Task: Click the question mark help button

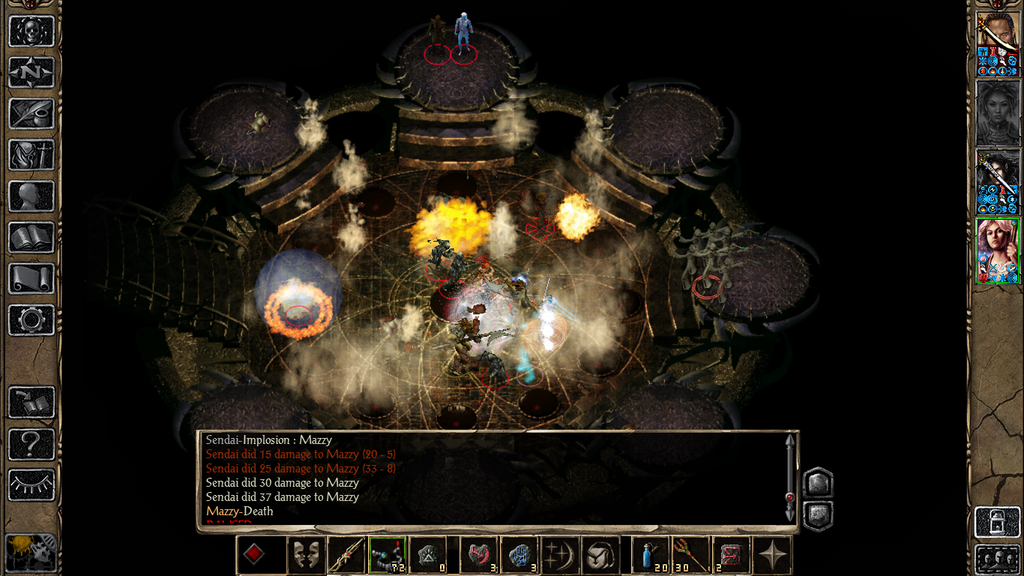Action: 31,443
